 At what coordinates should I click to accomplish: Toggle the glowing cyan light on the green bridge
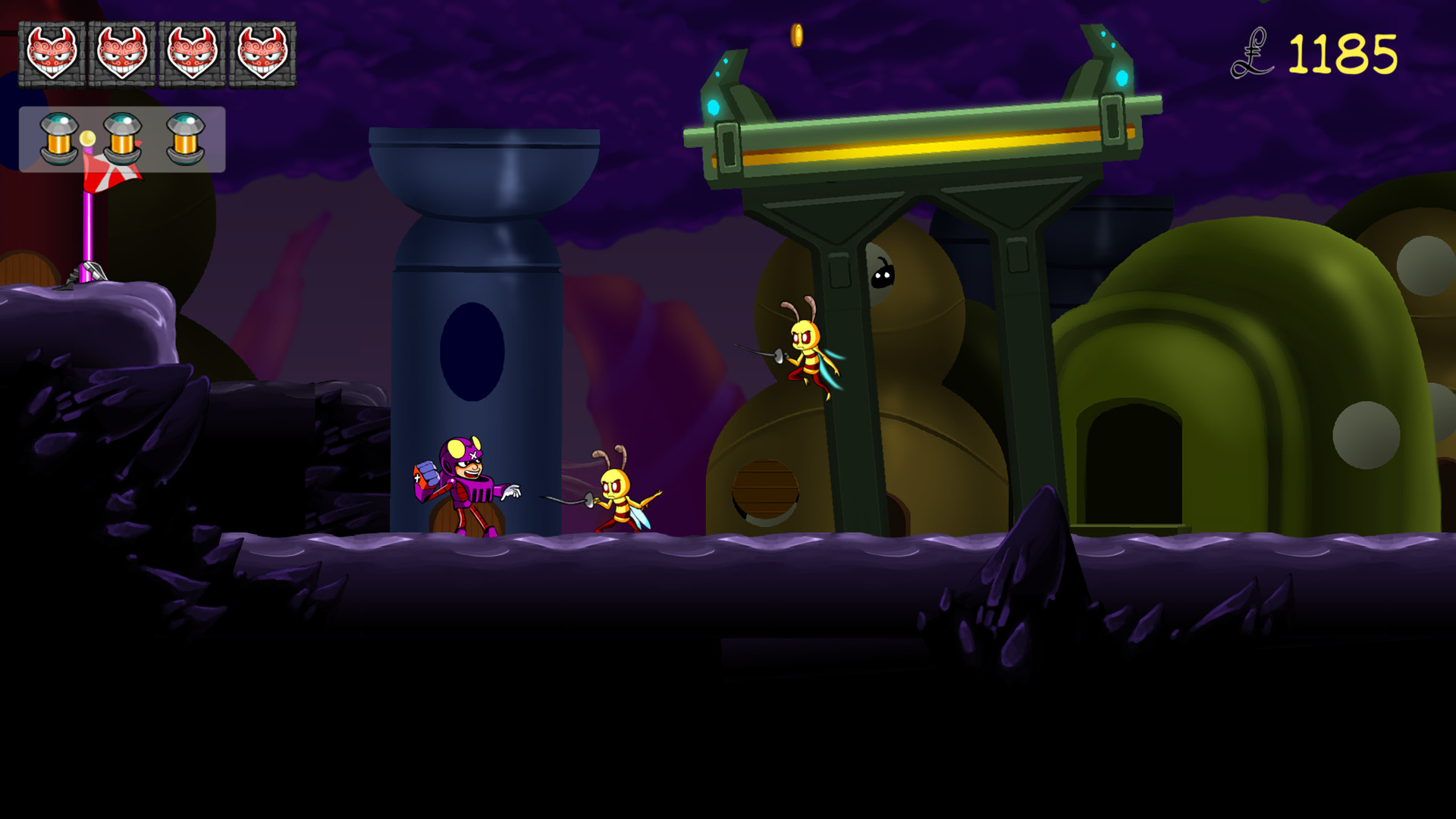[x=714, y=106]
